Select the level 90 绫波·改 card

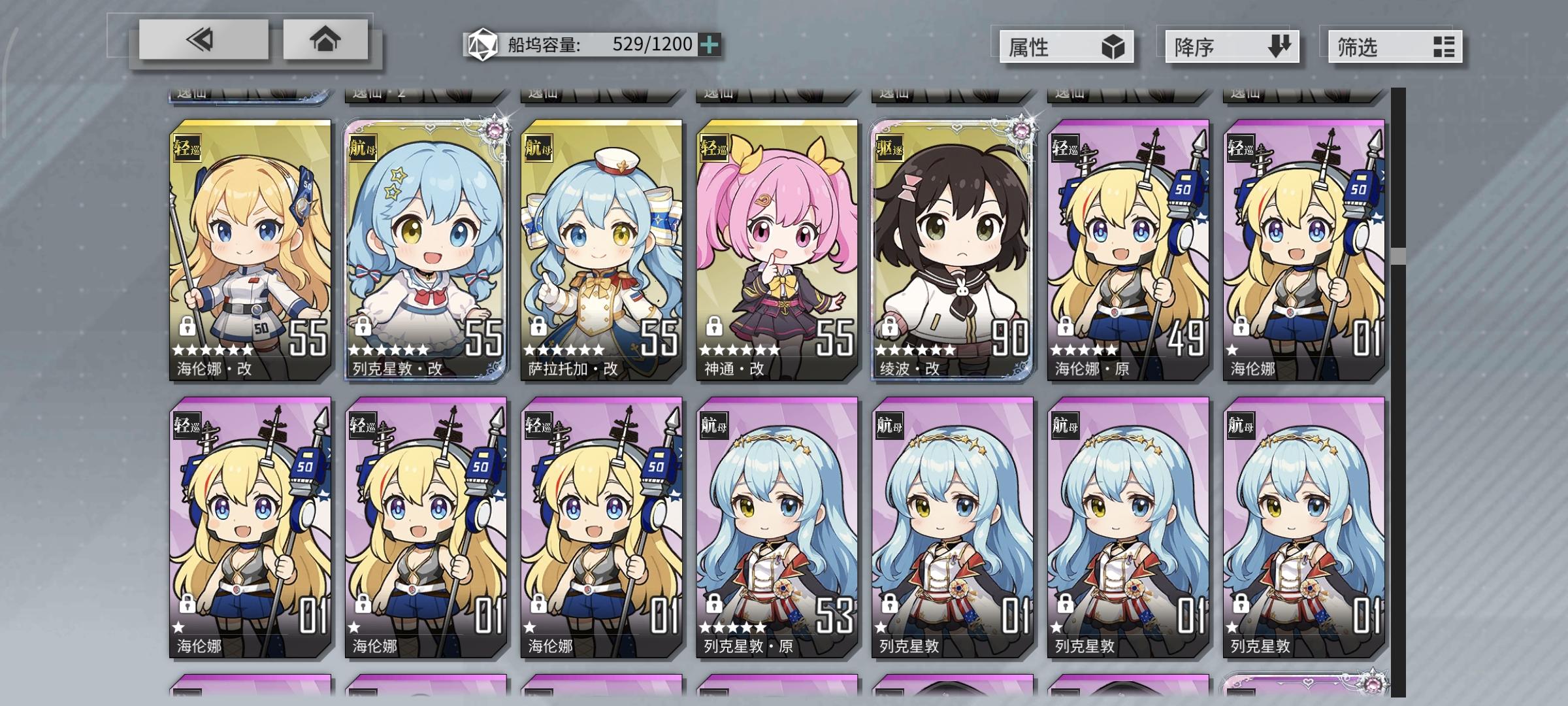pos(954,248)
